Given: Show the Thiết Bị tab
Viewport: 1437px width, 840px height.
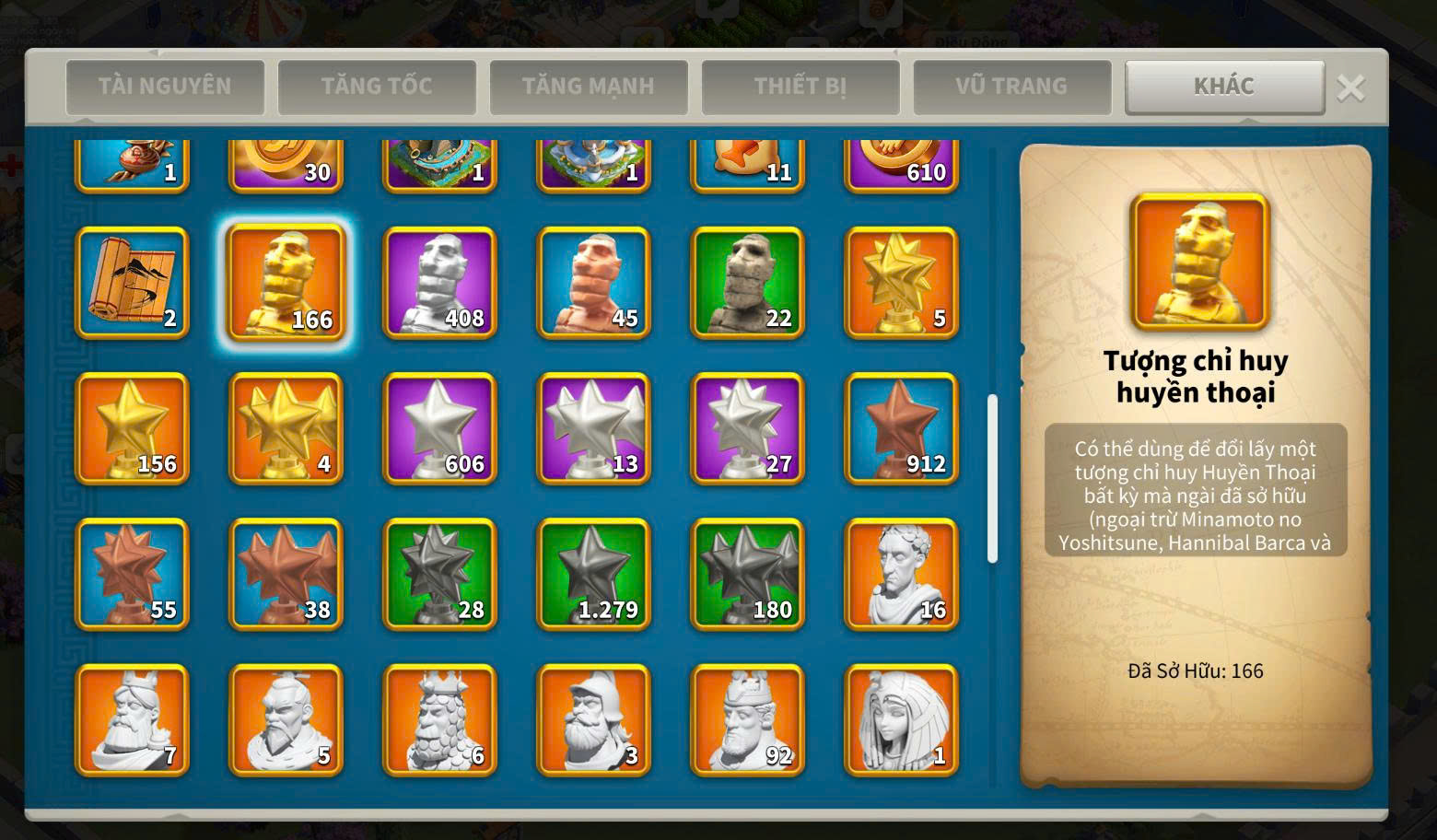Looking at the screenshot, I should (x=800, y=87).
